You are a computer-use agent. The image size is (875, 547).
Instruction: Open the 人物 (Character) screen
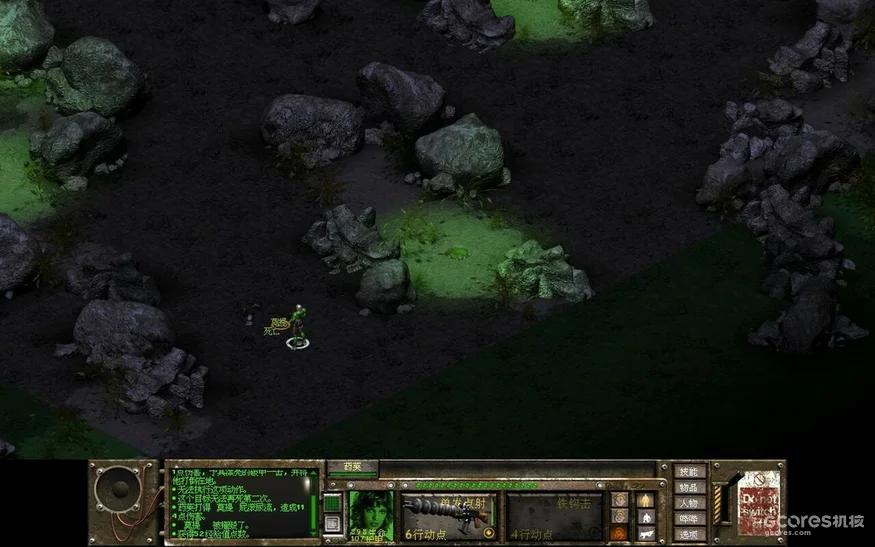pyautogui.click(x=691, y=503)
